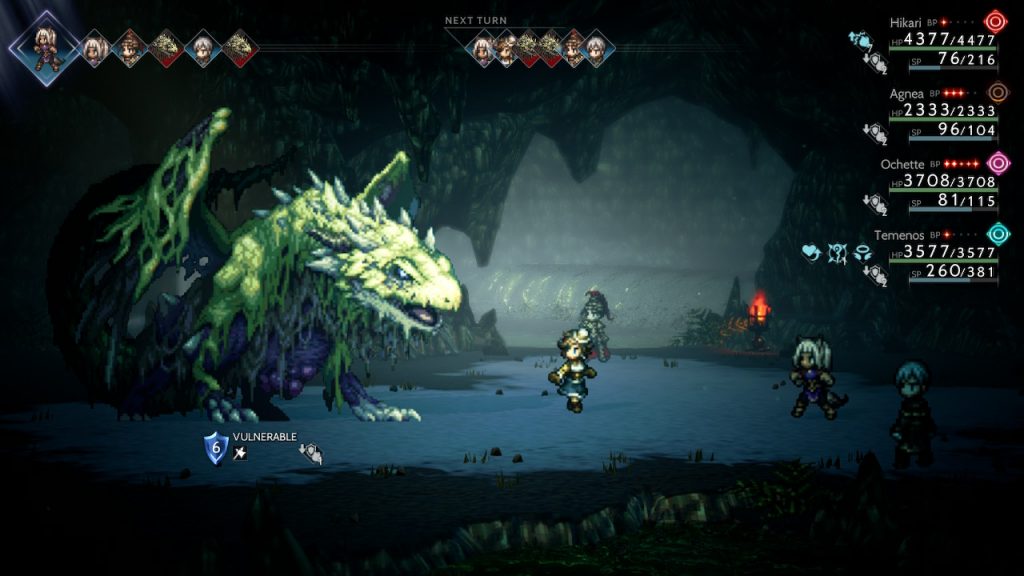Select Hikari's name in the party list
Image resolution: width=1024 pixels, height=576 pixels.
coord(907,21)
